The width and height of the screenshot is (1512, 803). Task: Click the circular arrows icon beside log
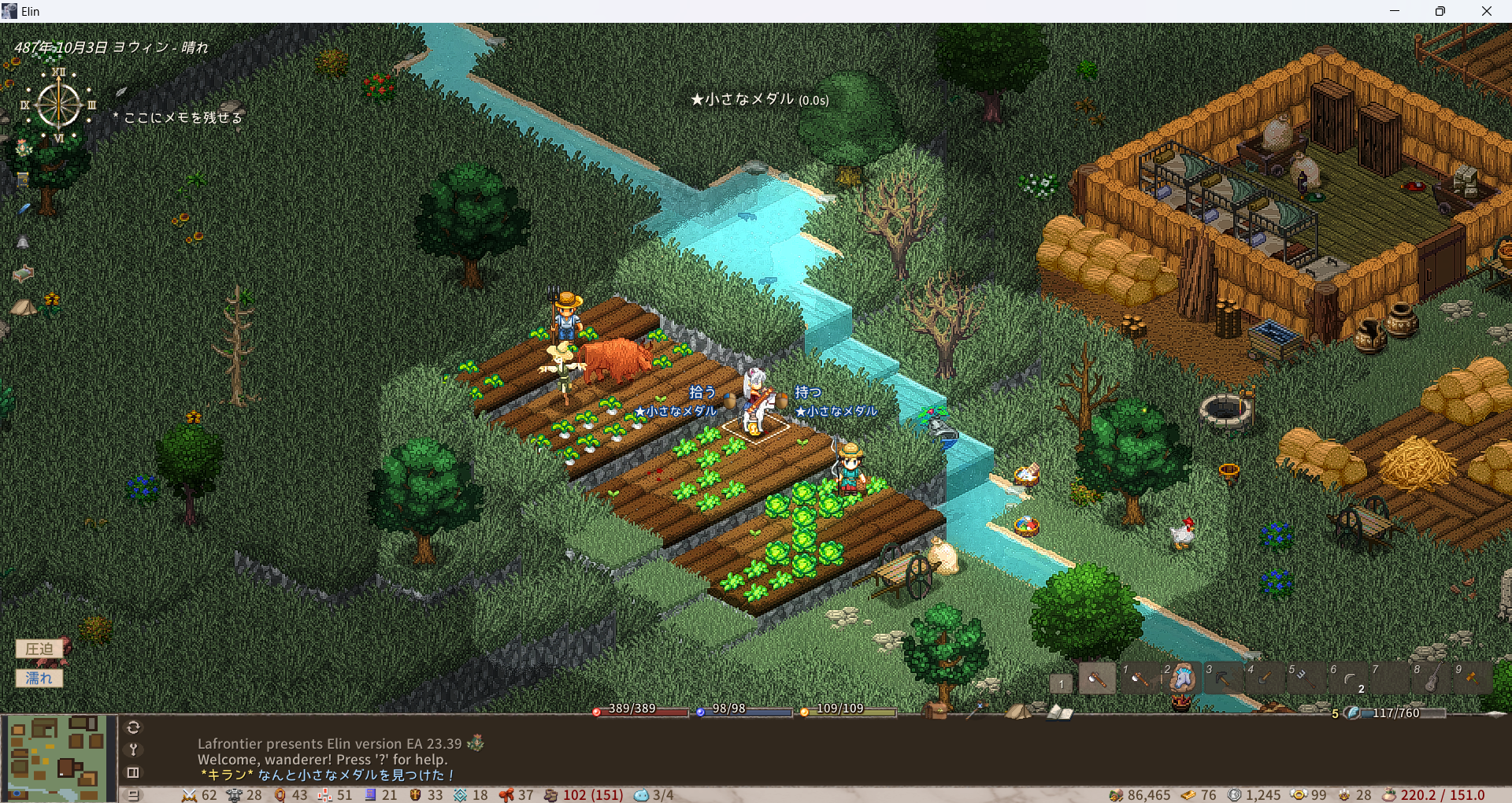[133, 727]
